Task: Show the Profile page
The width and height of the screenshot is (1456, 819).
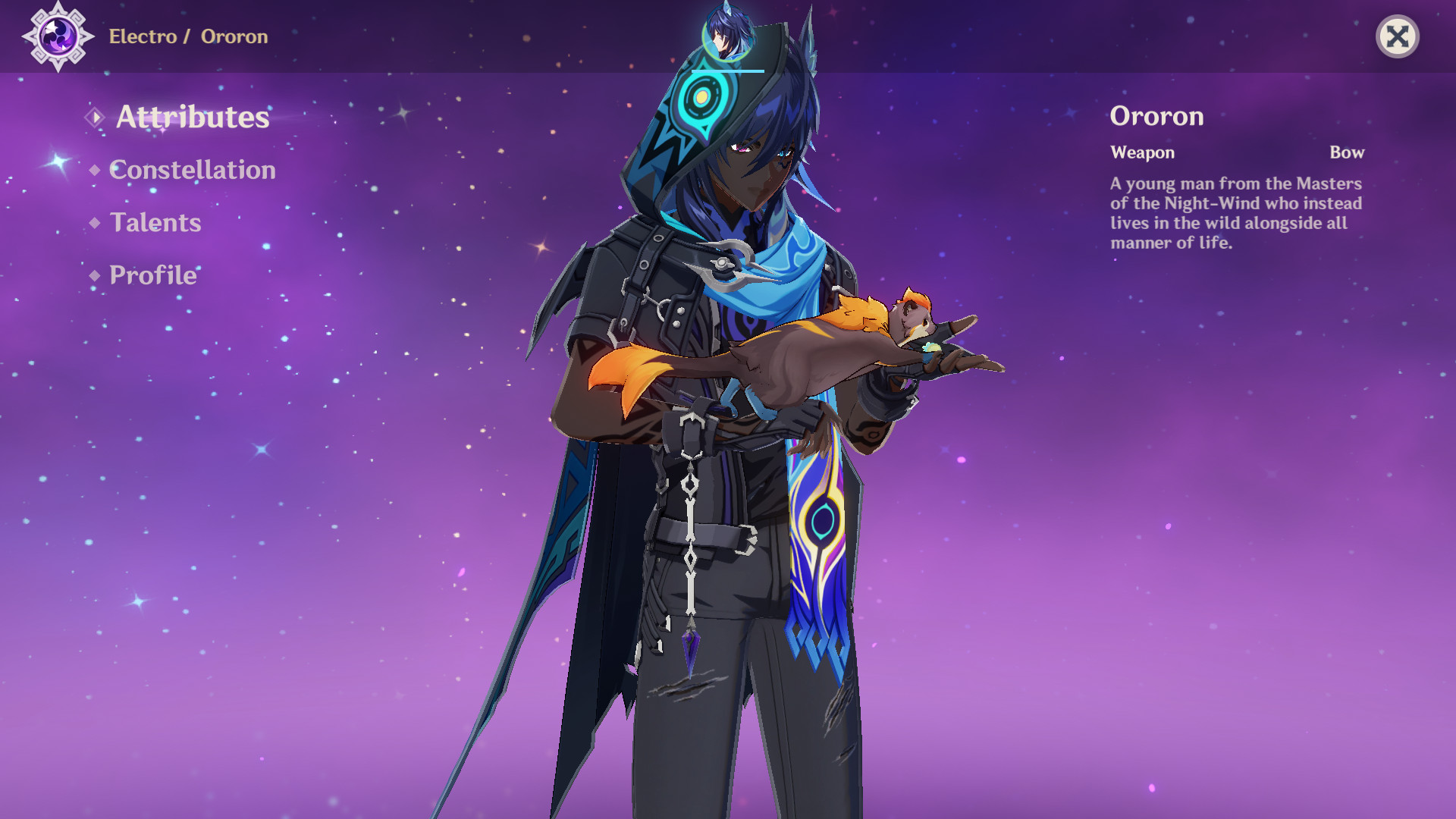Action: pyautogui.click(x=152, y=275)
